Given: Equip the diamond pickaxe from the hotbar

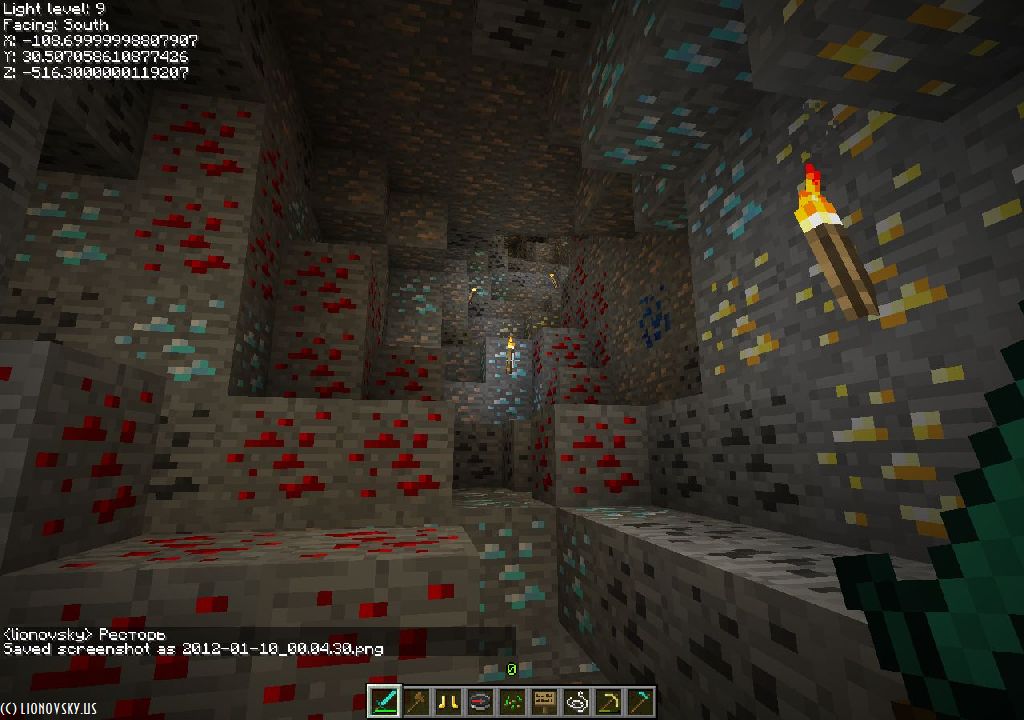Looking at the screenshot, I should [x=641, y=702].
